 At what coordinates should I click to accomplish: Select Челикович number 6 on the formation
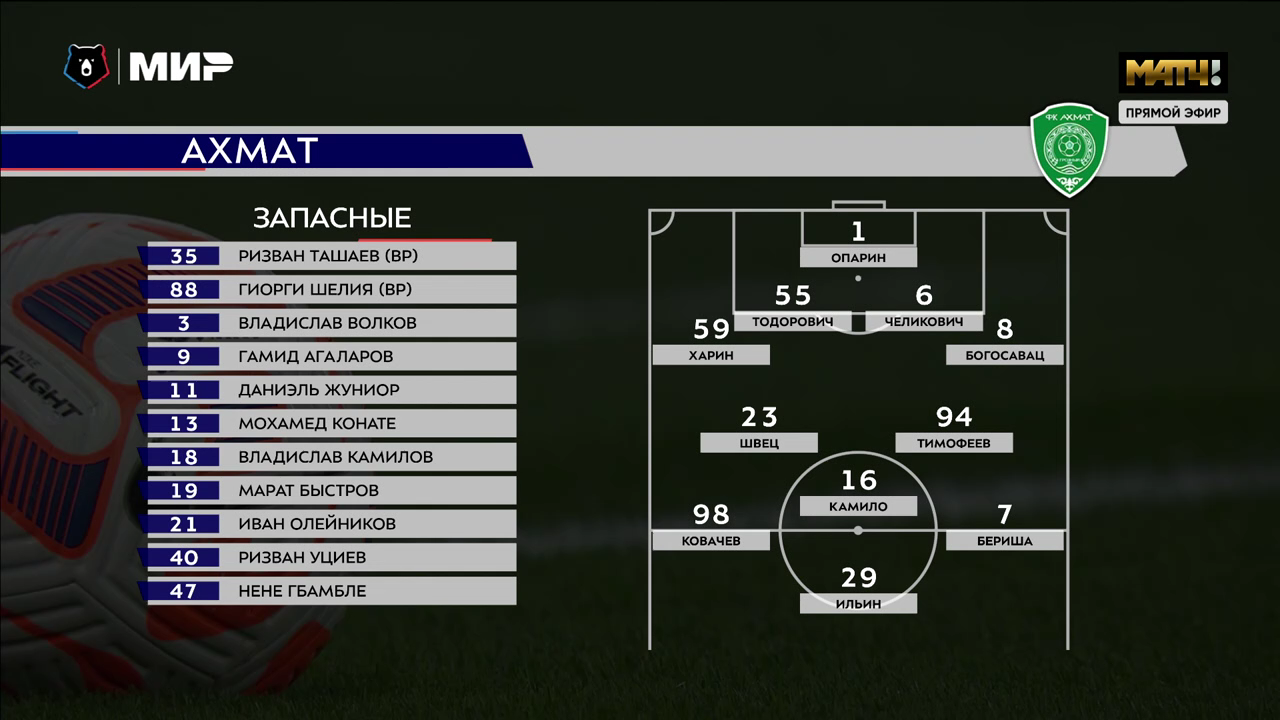[x=923, y=322]
